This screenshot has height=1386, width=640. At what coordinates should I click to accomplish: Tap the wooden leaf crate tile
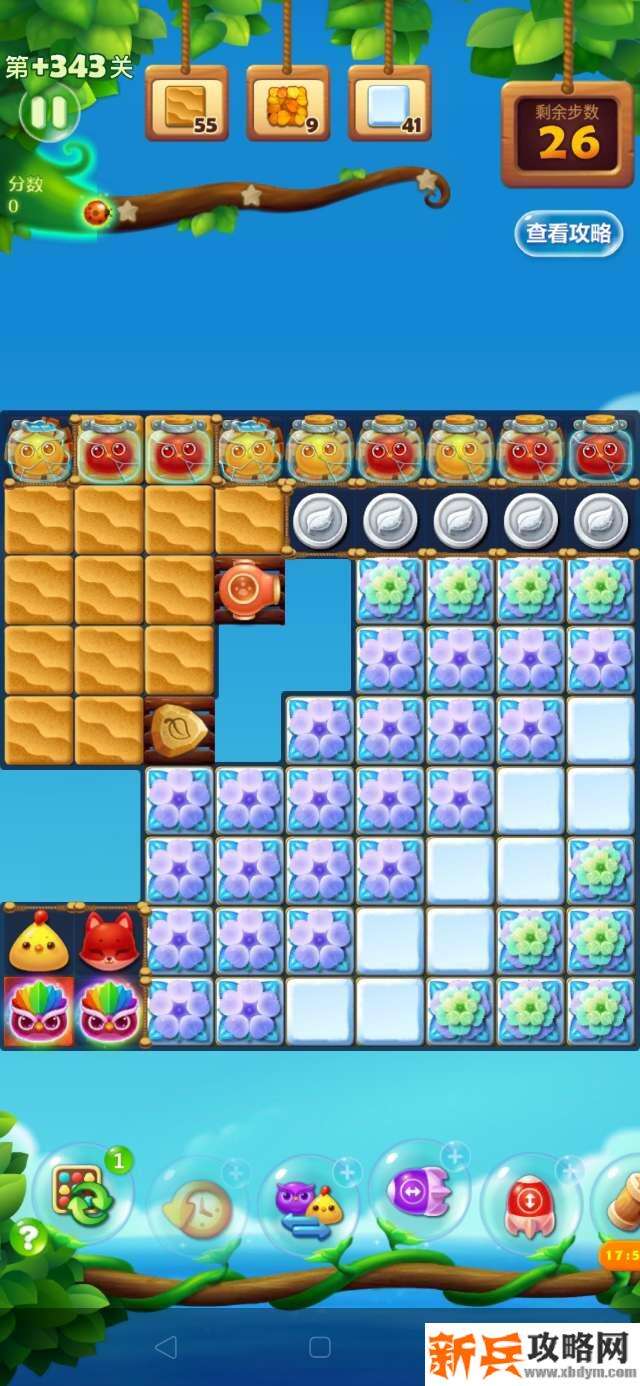(179, 731)
